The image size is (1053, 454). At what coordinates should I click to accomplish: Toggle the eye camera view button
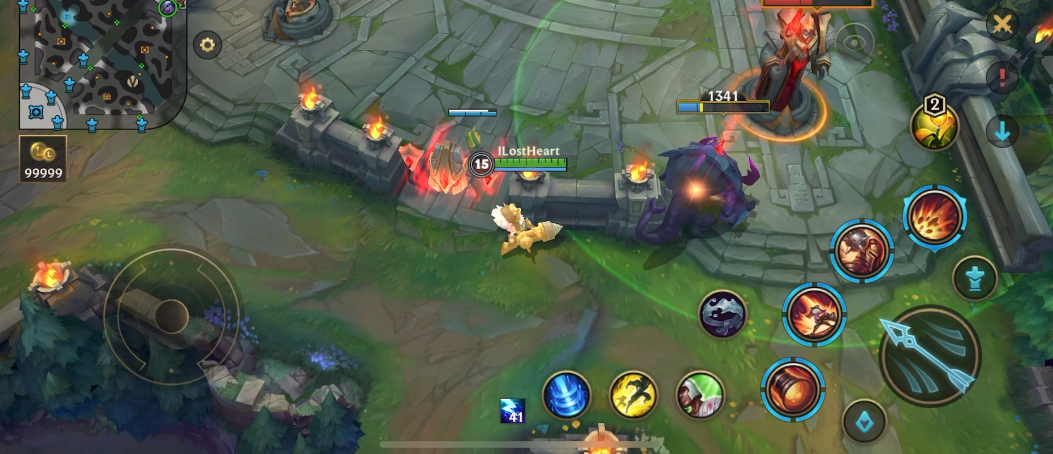point(854,42)
